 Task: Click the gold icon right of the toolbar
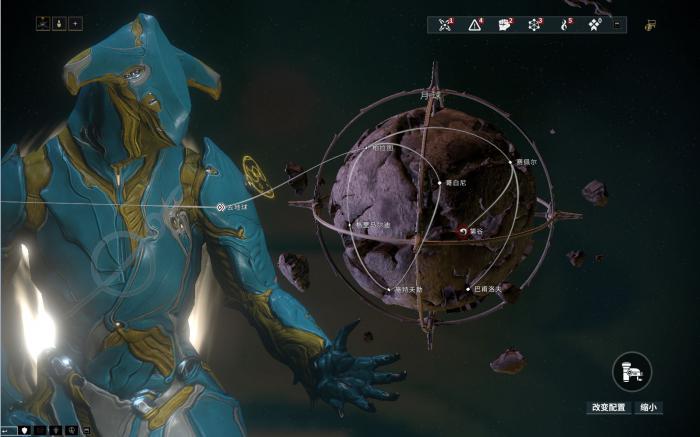tap(650, 24)
